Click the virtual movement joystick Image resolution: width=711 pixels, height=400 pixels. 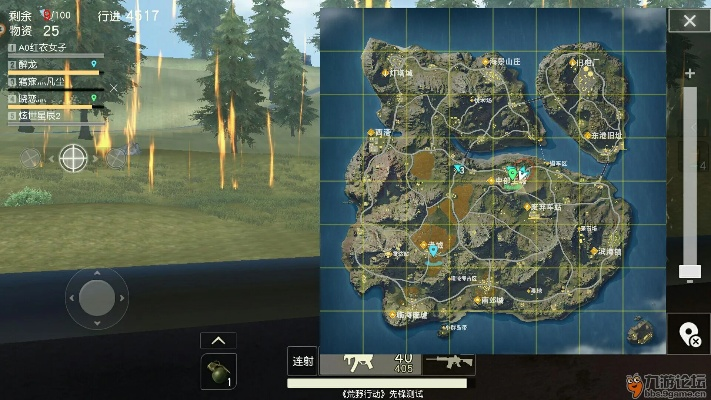pos(97,297)
